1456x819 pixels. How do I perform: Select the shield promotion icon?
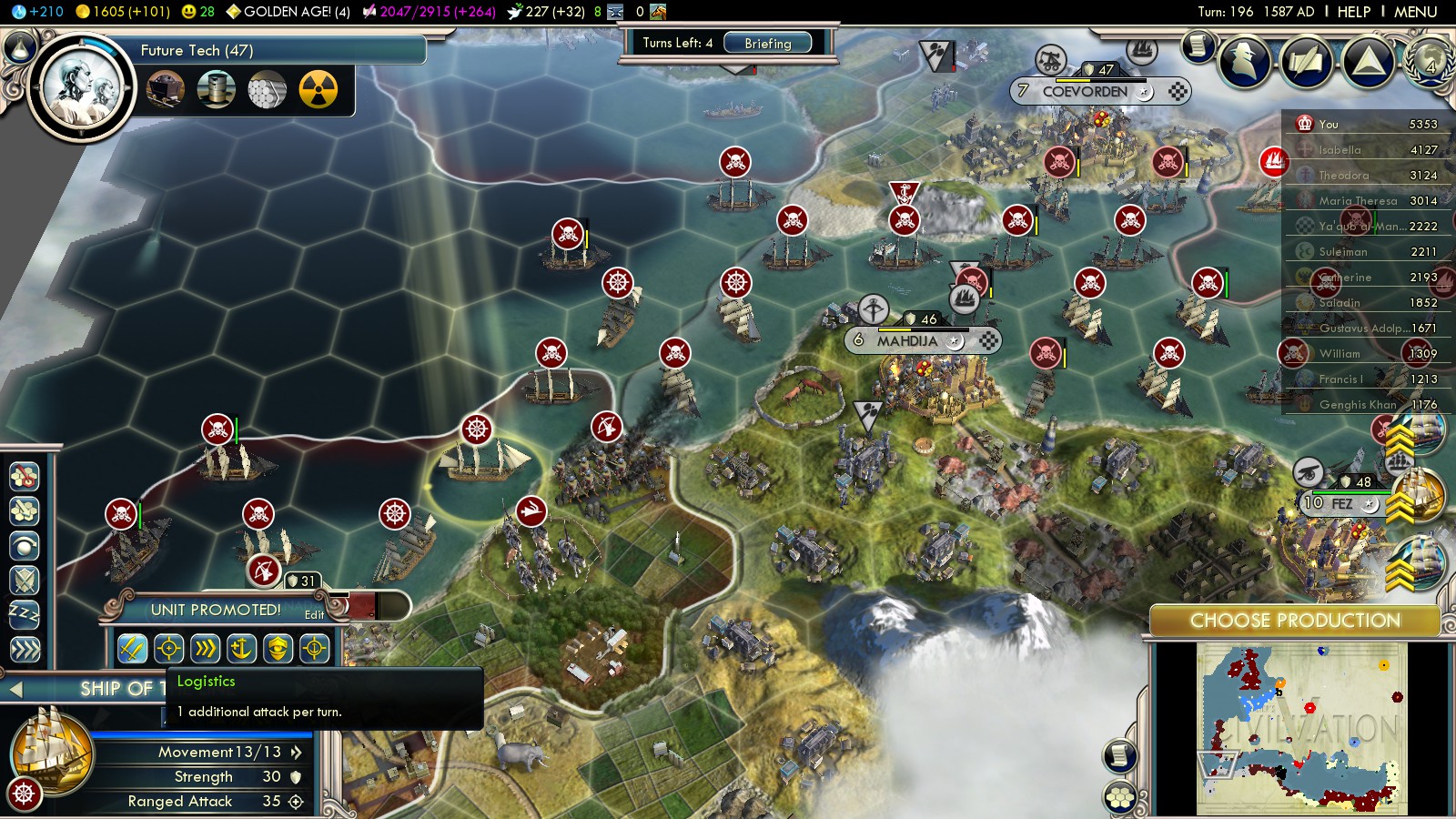click(278, 649)
